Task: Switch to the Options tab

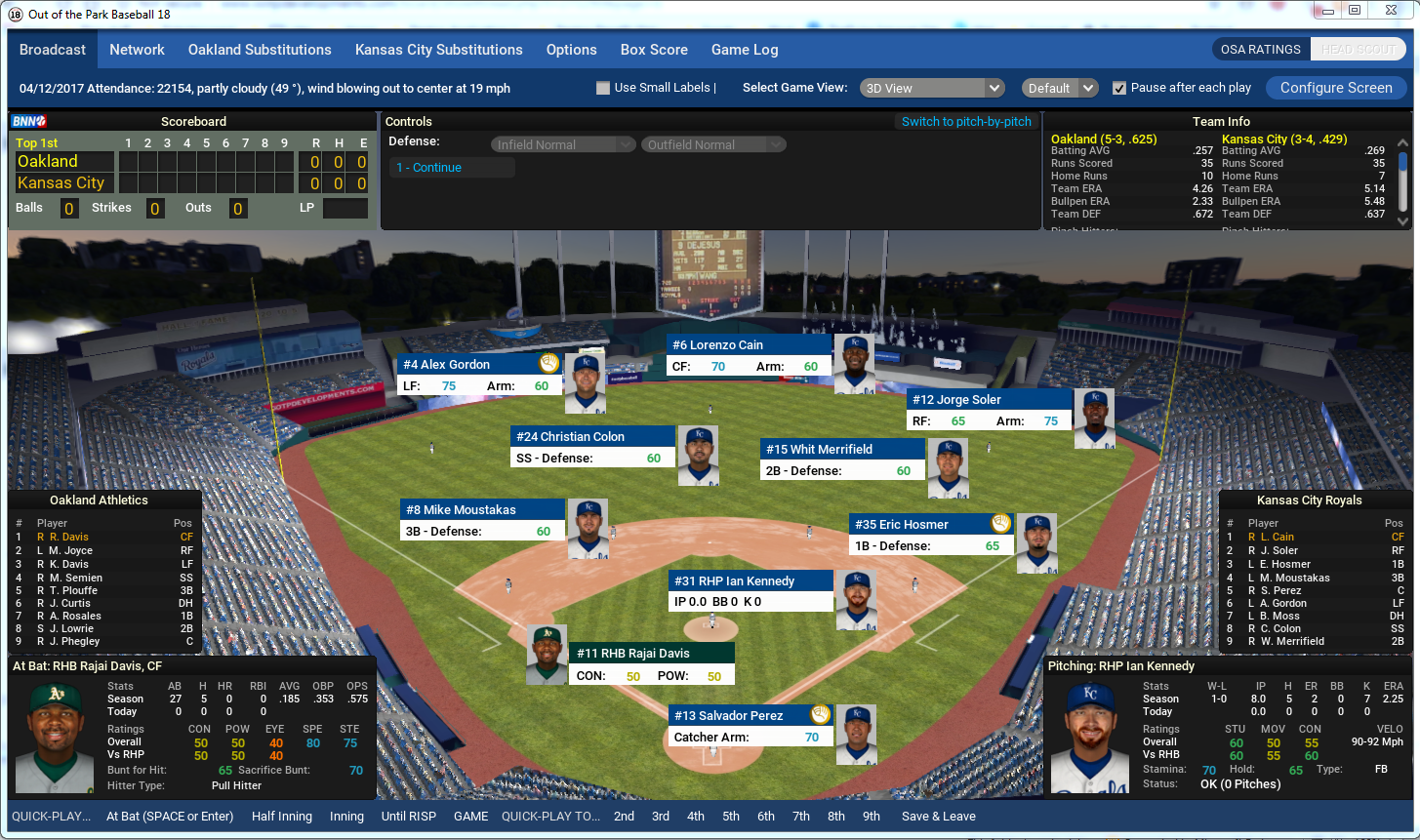Action: [571, 50]
